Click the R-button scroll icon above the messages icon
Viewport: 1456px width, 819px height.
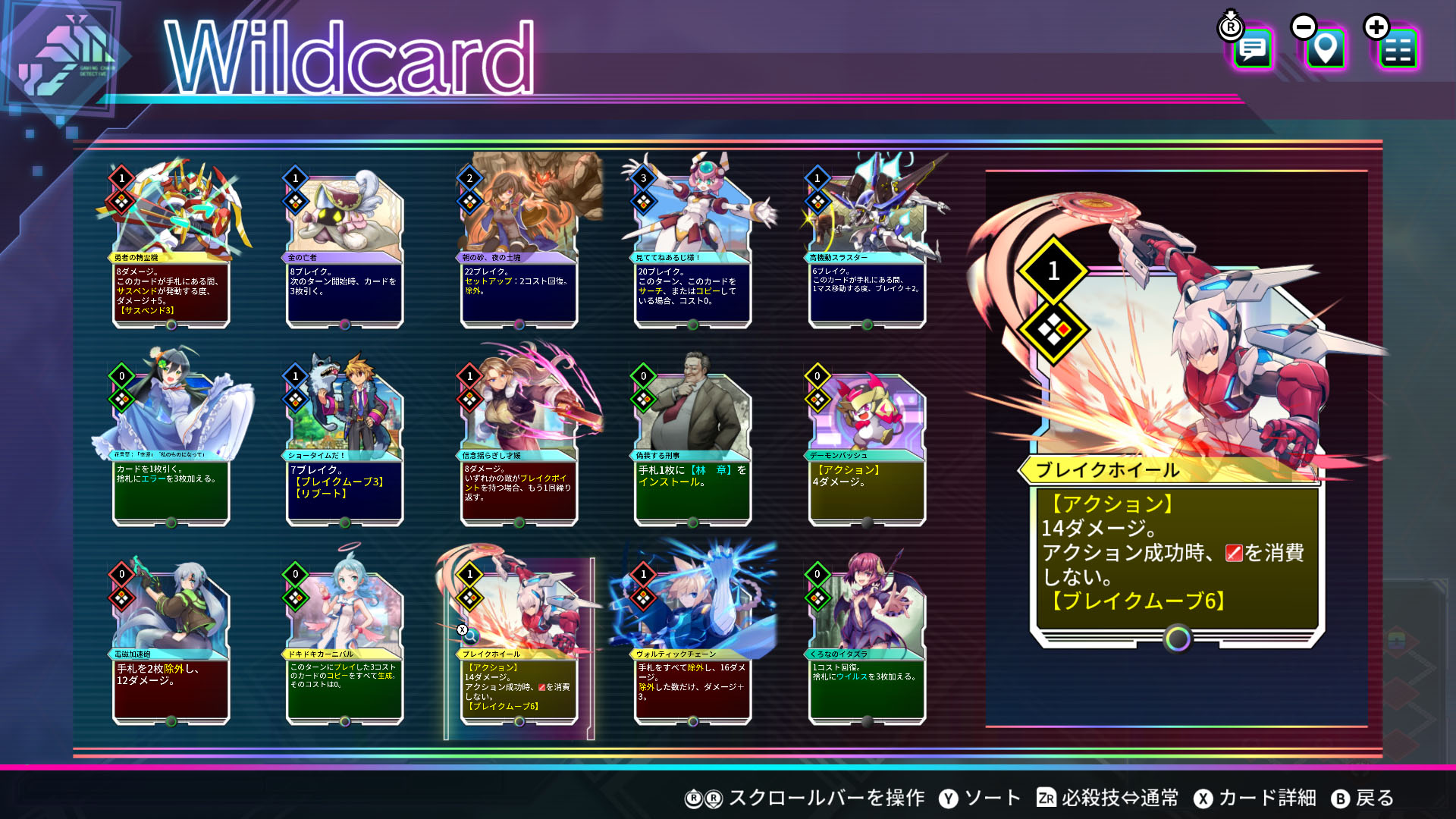click(1230, 29)
